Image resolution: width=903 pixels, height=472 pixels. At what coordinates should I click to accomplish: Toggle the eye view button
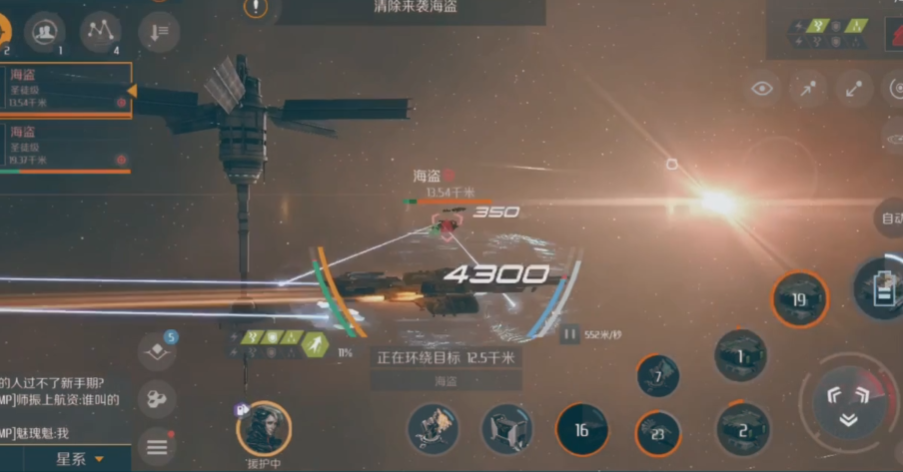click(x=762, y=89)
